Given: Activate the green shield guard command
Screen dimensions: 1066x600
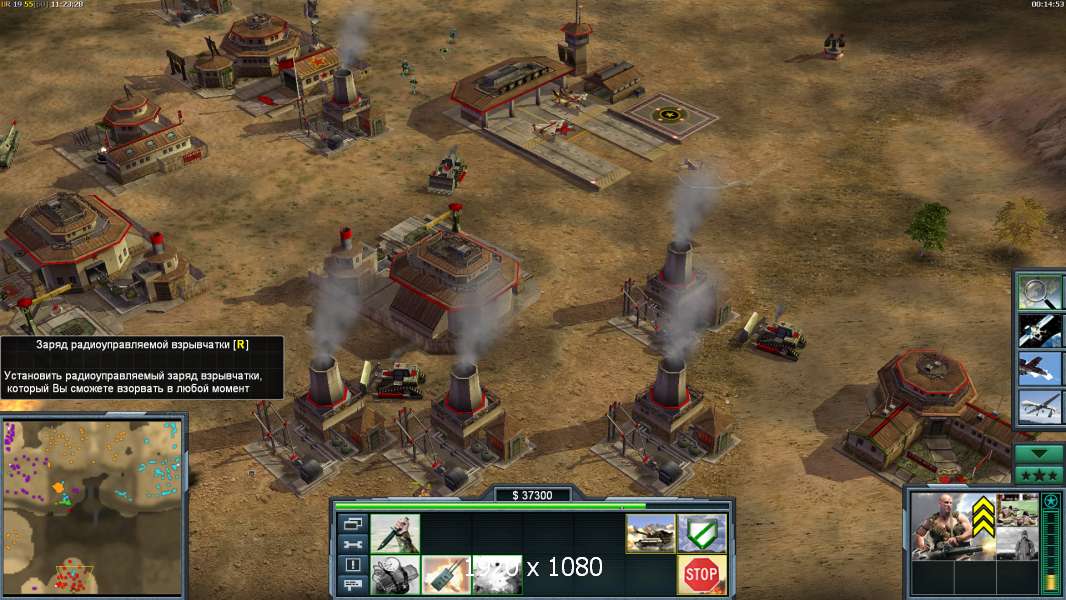Looking at the screenshot, I should click(x=702, y=533).
